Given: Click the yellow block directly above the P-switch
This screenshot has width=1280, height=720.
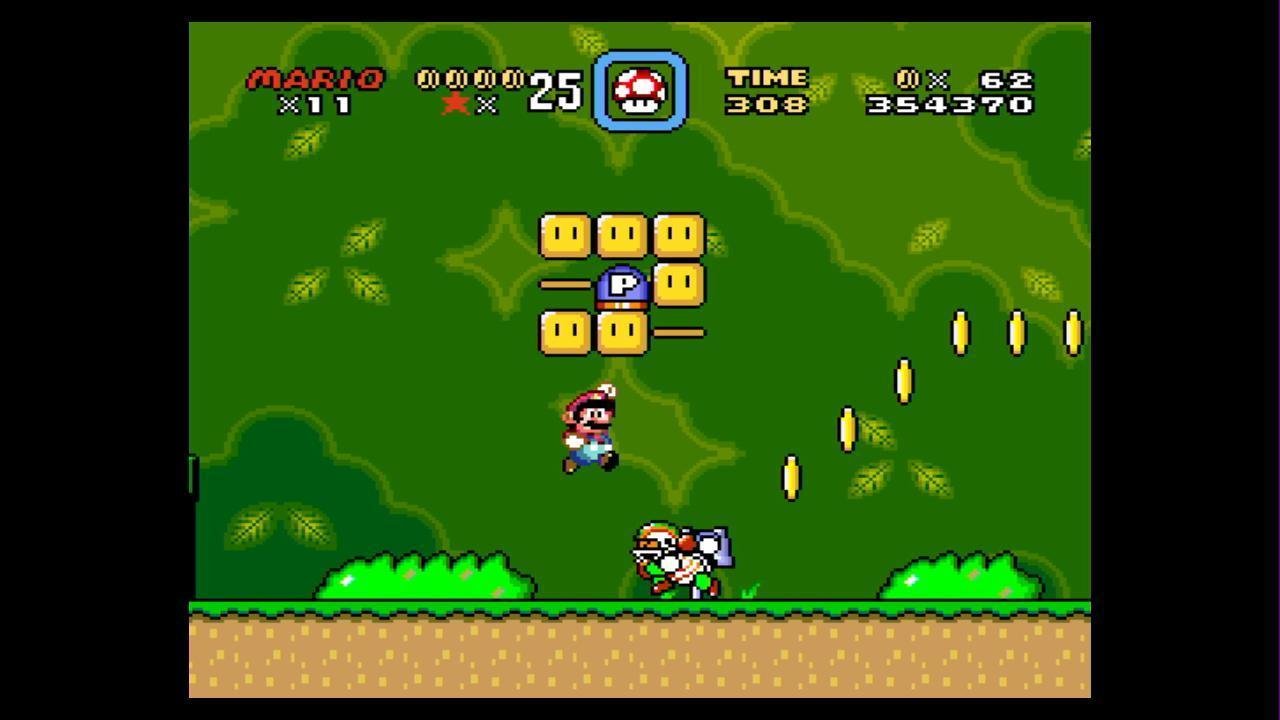Looking at the screenshot, I should click(620, 236).
